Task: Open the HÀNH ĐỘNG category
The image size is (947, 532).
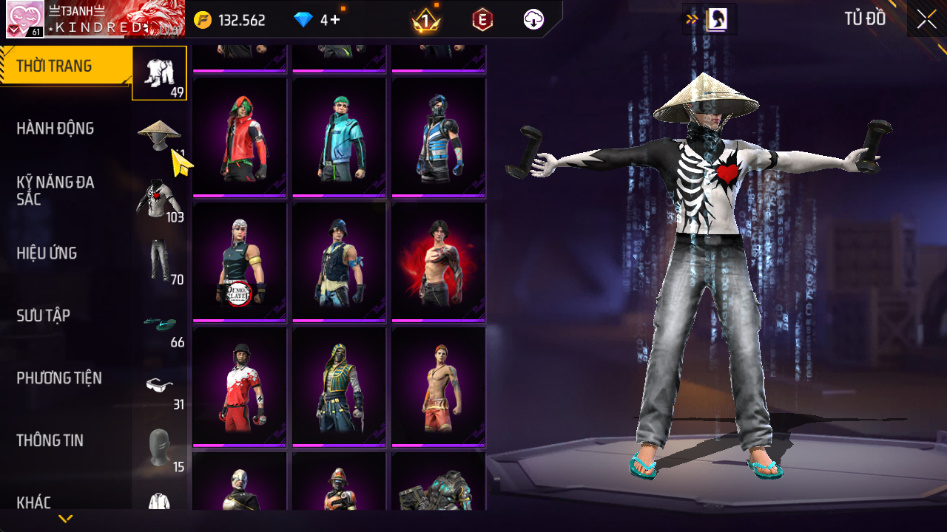Action: coord(55,128)
